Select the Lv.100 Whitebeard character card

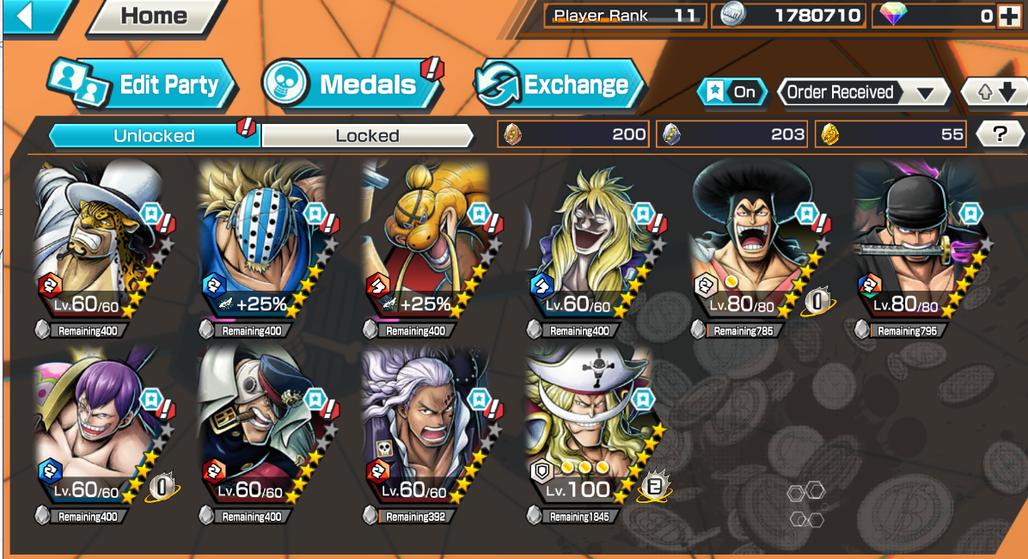[x=588, y=422]
